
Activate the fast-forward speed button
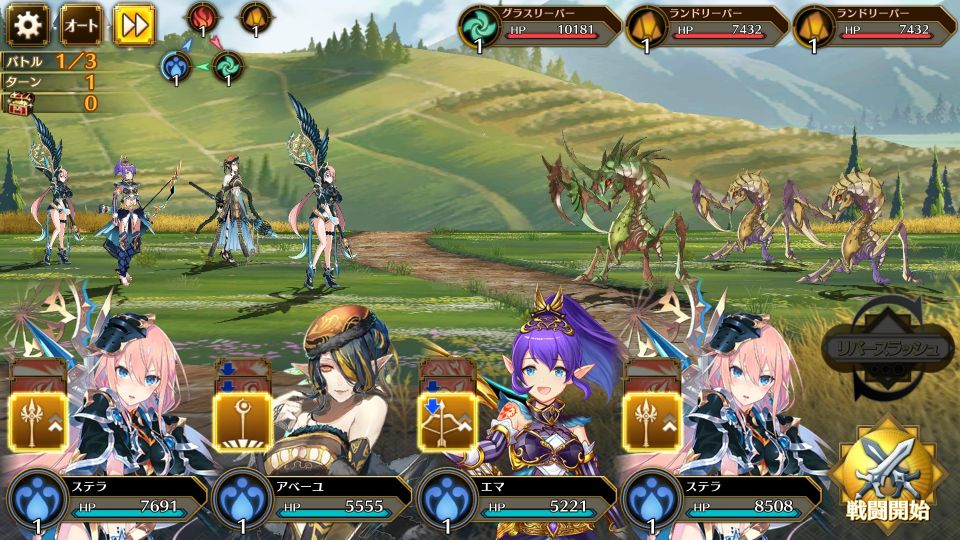[133, 25]
